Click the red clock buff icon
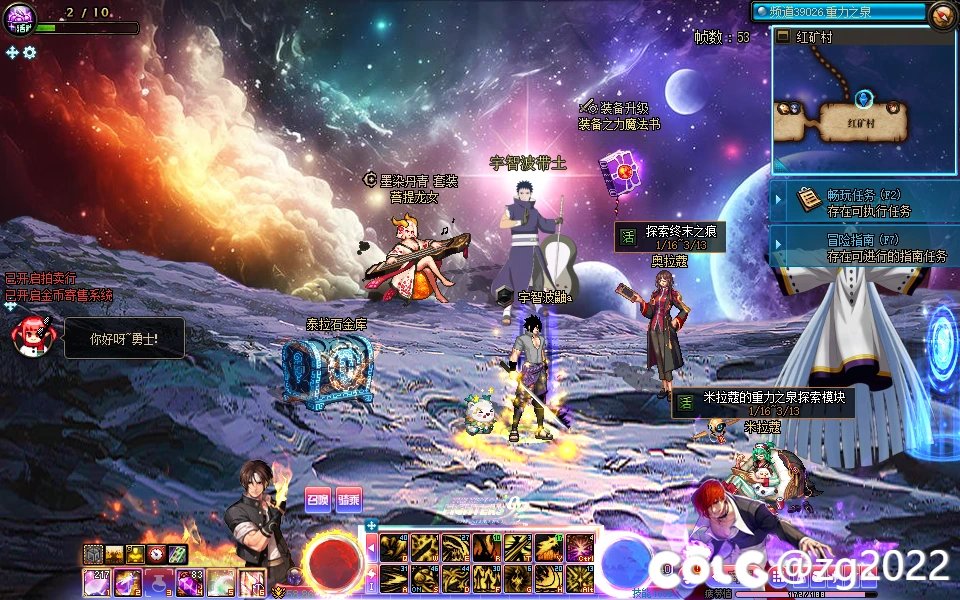Viewport: 960px width, 600px height. tap(156, 554)
